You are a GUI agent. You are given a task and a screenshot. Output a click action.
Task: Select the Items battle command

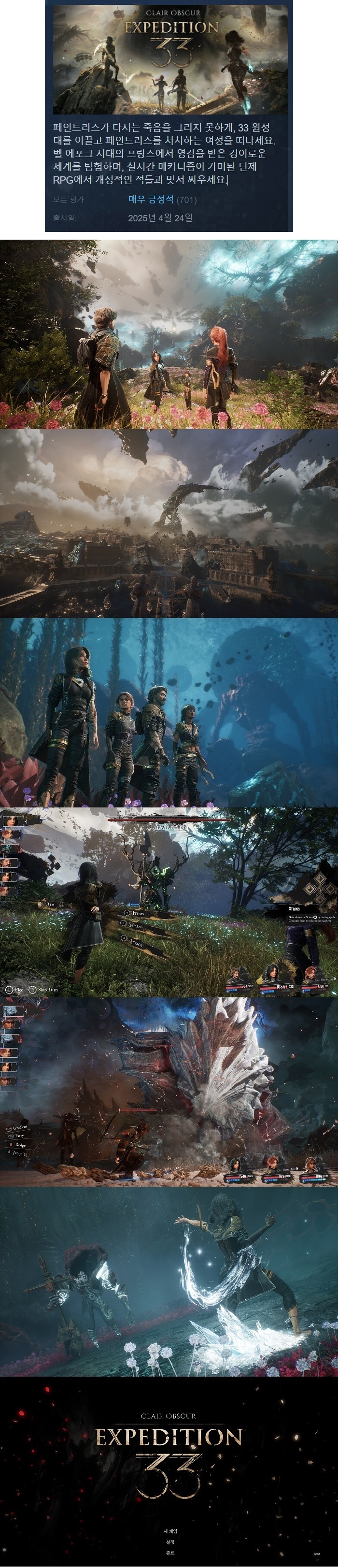point(138,914)
